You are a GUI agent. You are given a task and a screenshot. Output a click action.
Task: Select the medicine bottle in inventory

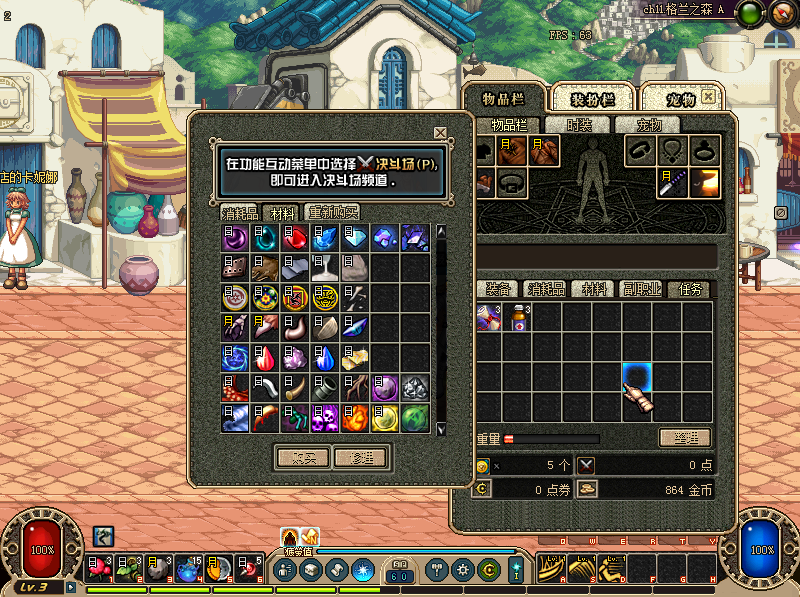coord(518,318)
